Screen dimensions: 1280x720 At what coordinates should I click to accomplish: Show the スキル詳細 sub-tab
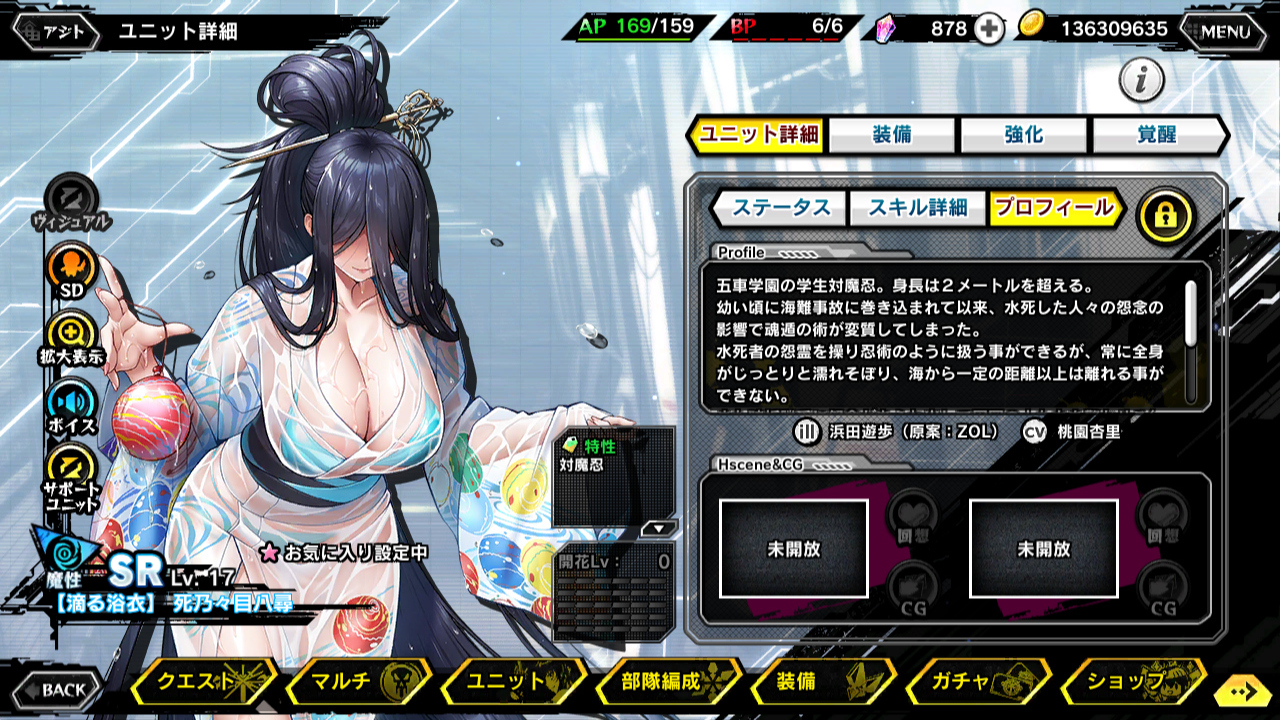point(917,208)
